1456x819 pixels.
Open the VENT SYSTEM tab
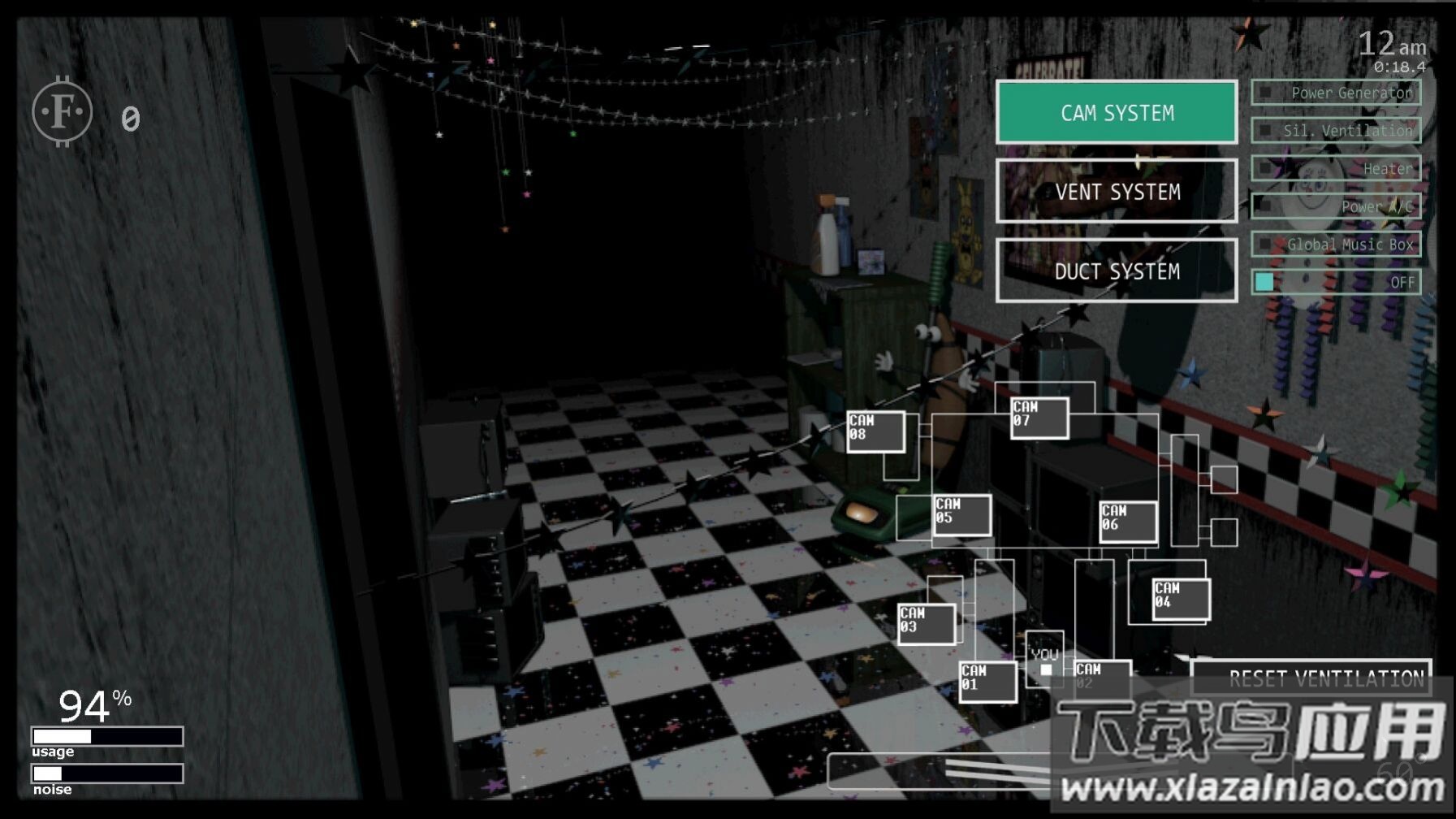click(1117, 191)
